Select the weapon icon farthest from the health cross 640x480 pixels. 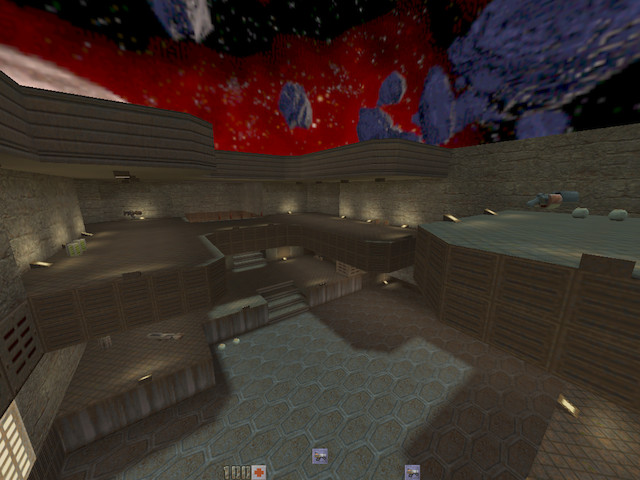(412, 471)
